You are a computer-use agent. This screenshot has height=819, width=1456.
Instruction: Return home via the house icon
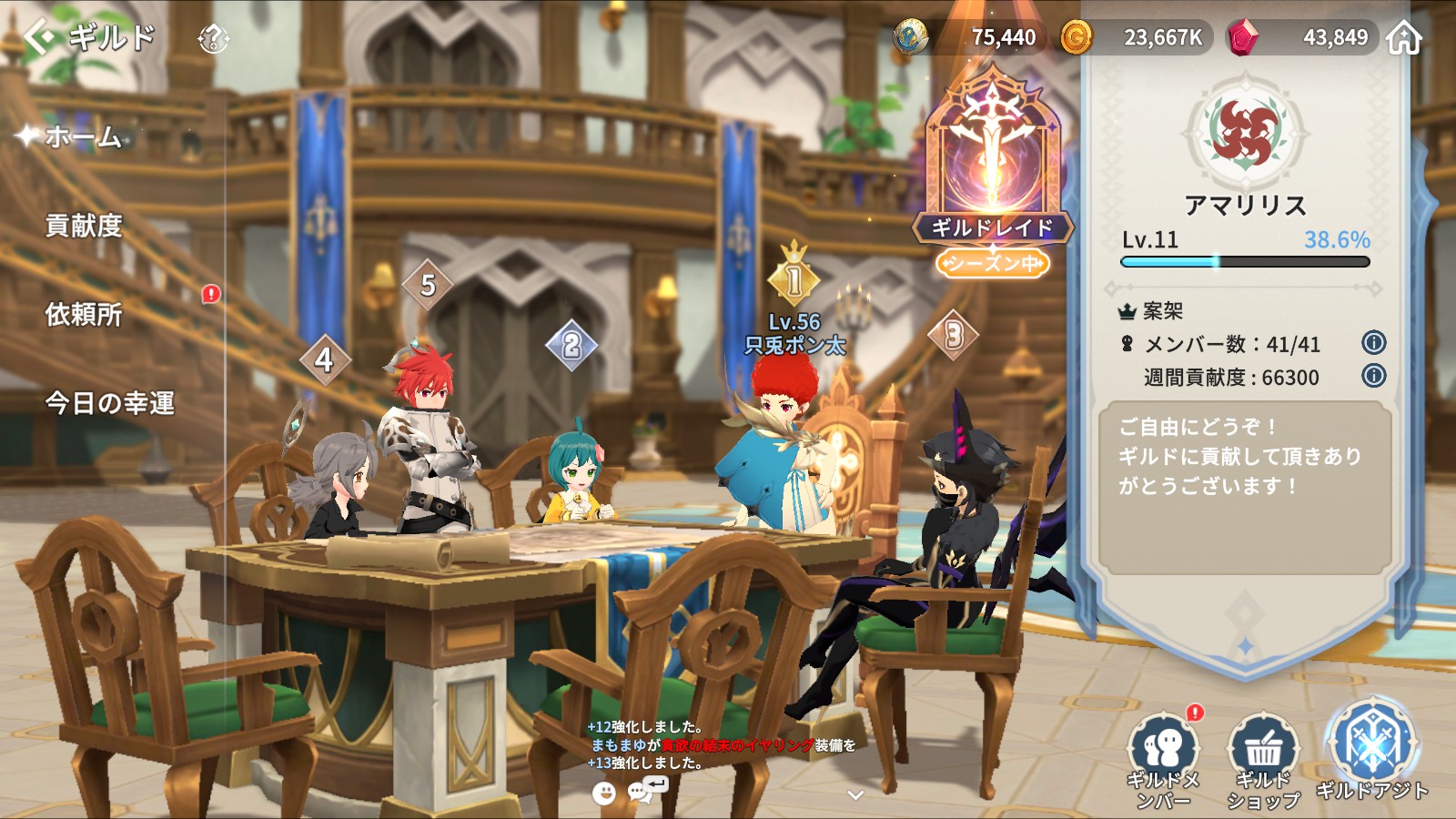click(1404, 38)
